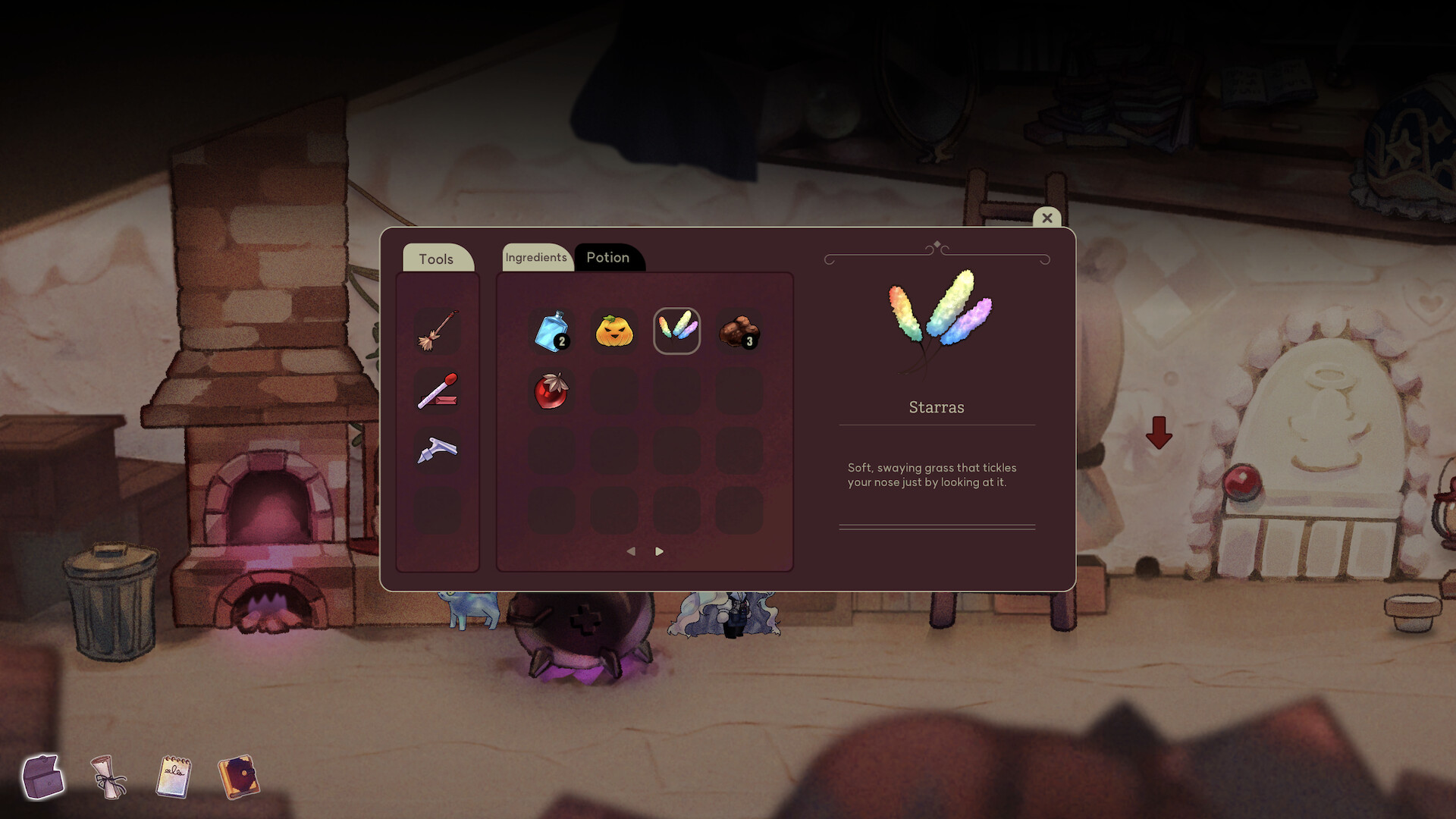Viewport: 1456px width, 819px height.
Task: Go to the previous ingredient page
Action: click(632, 551)
